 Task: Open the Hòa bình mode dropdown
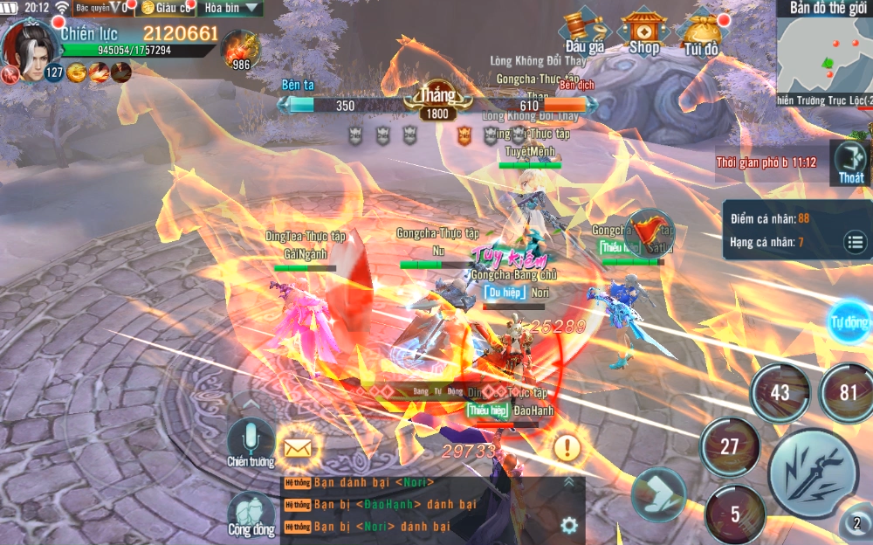tap(232, 8)
